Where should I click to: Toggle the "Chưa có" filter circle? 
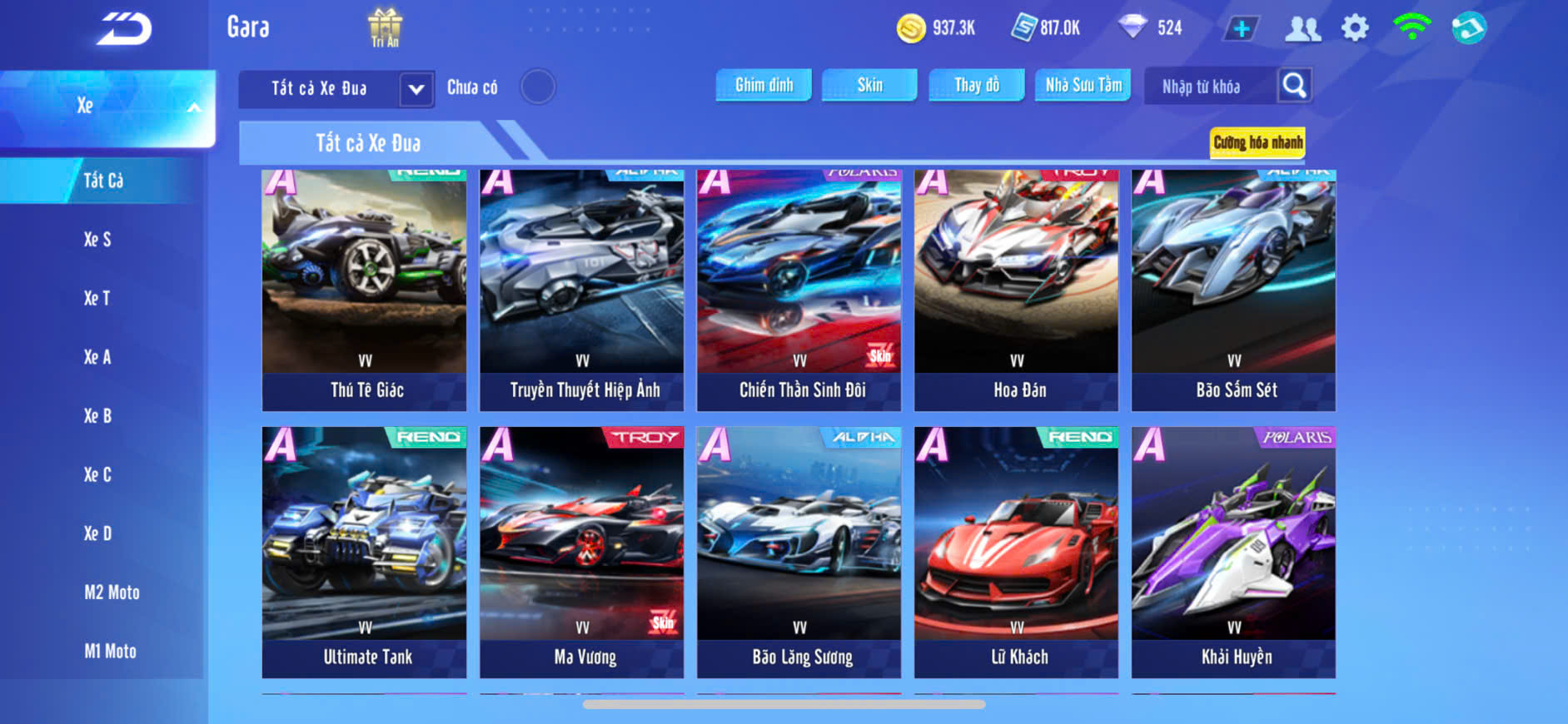[x=538, y=87]
